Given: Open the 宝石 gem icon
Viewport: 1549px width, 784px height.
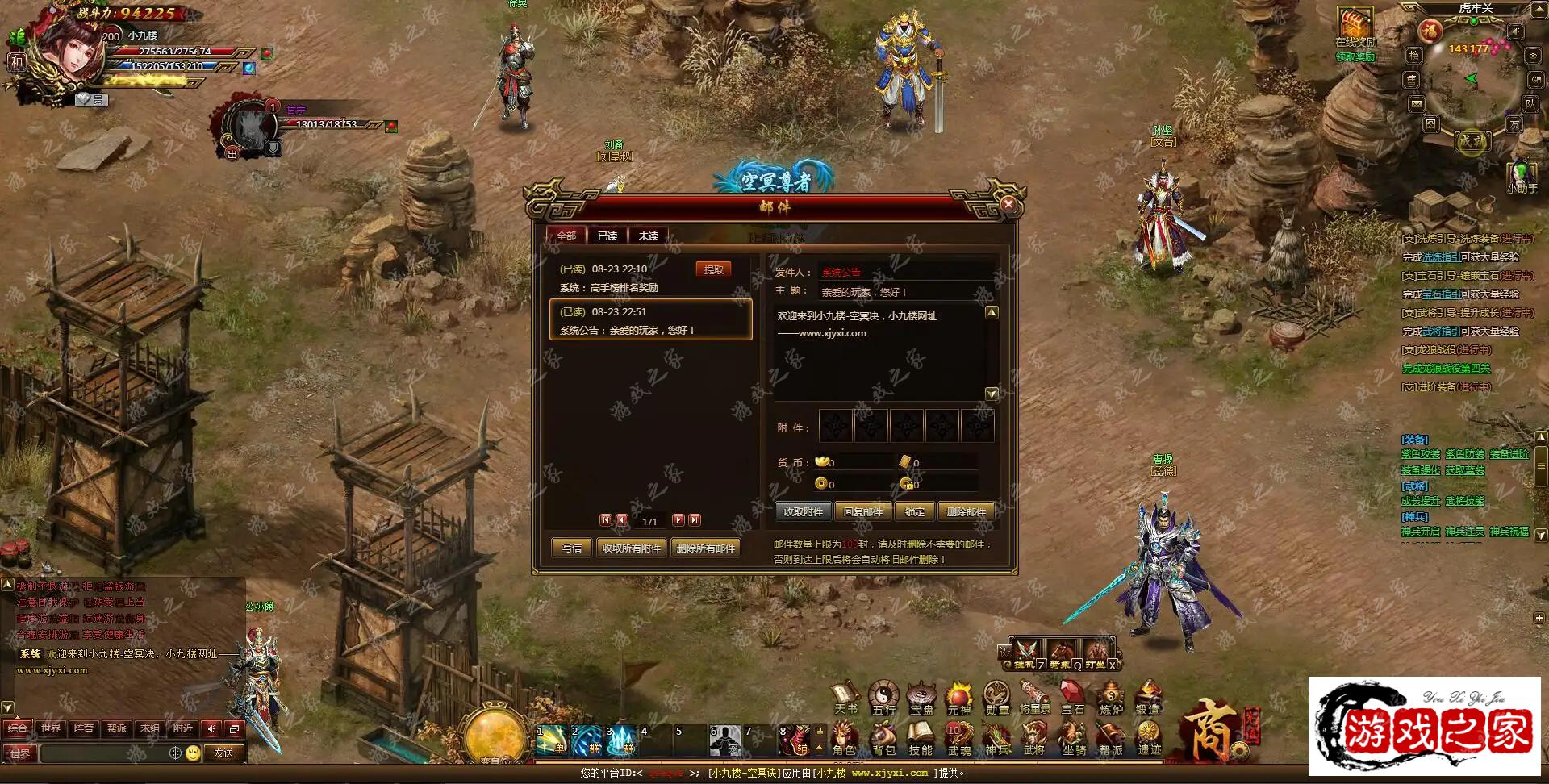Looking at the screenshot, I should click(1072, 698).
